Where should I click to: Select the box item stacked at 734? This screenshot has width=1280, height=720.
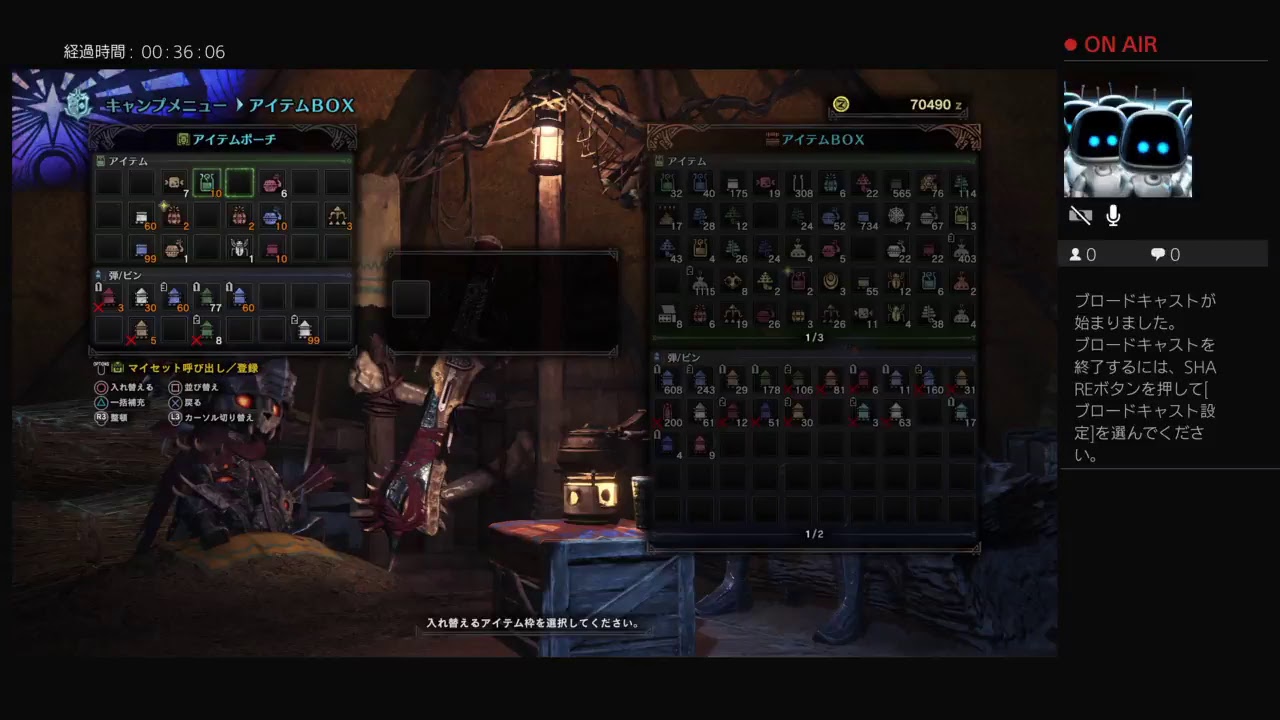[863, 216]
